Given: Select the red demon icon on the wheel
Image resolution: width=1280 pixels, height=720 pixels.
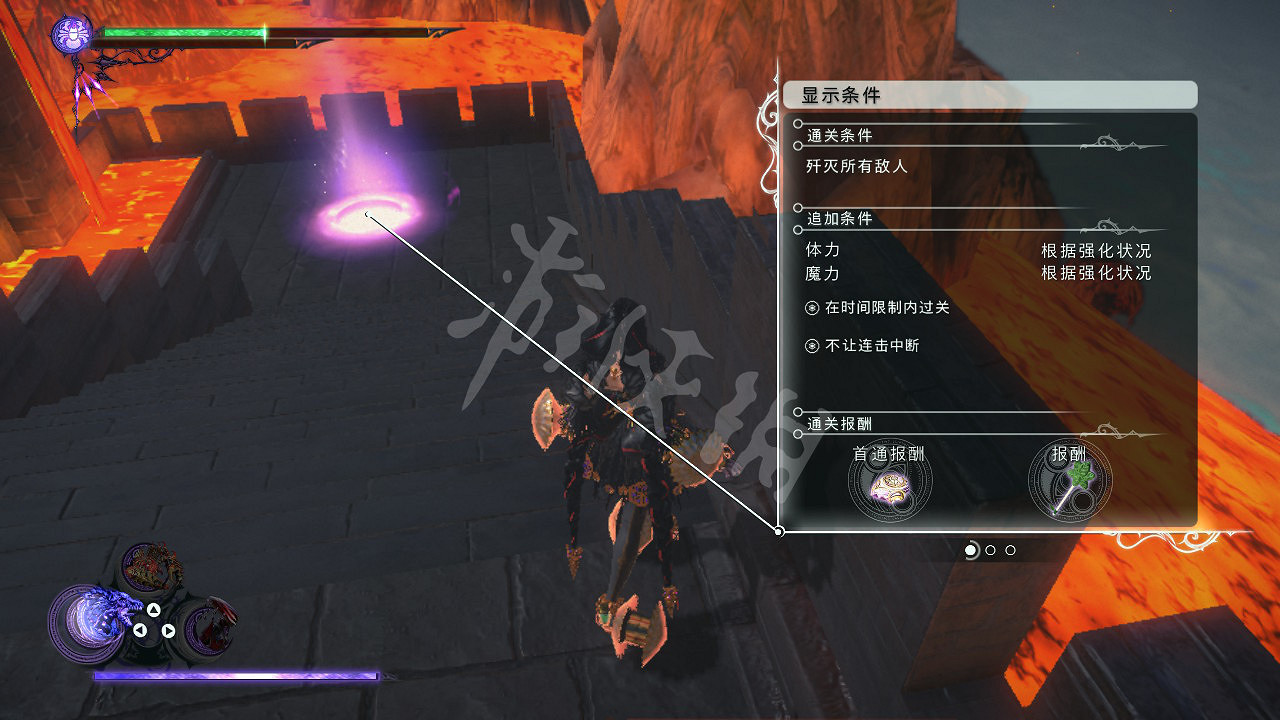Looking at the screenshot, I should 211,626.
